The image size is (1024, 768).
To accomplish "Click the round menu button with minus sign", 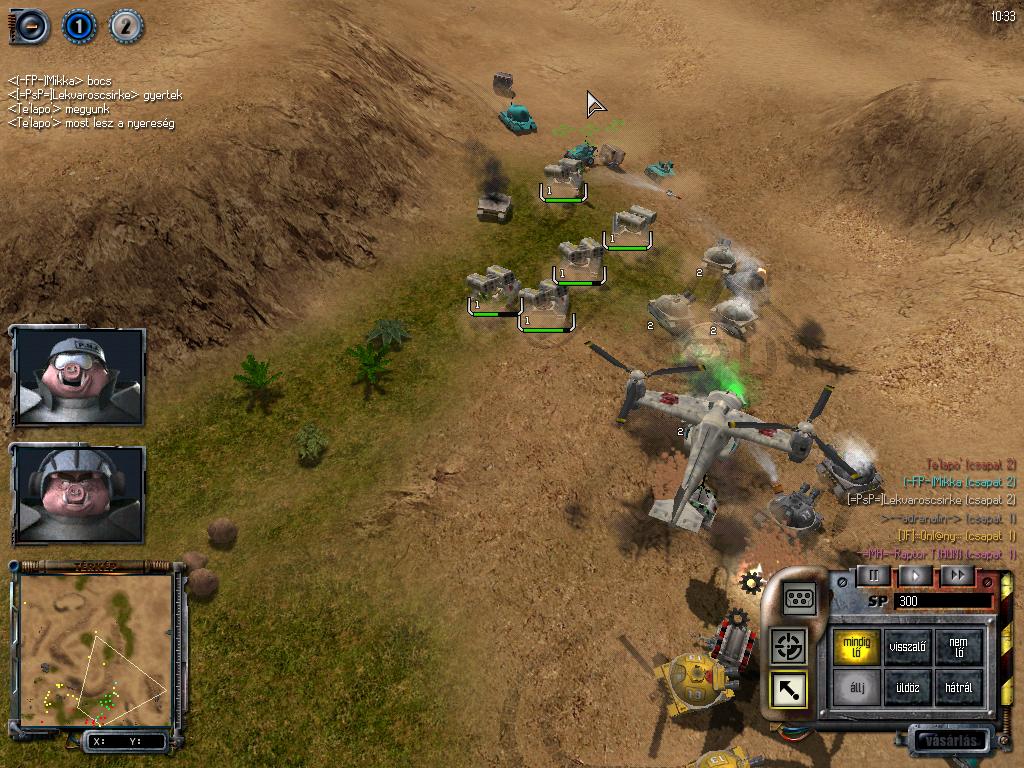I will coord(30,25).
